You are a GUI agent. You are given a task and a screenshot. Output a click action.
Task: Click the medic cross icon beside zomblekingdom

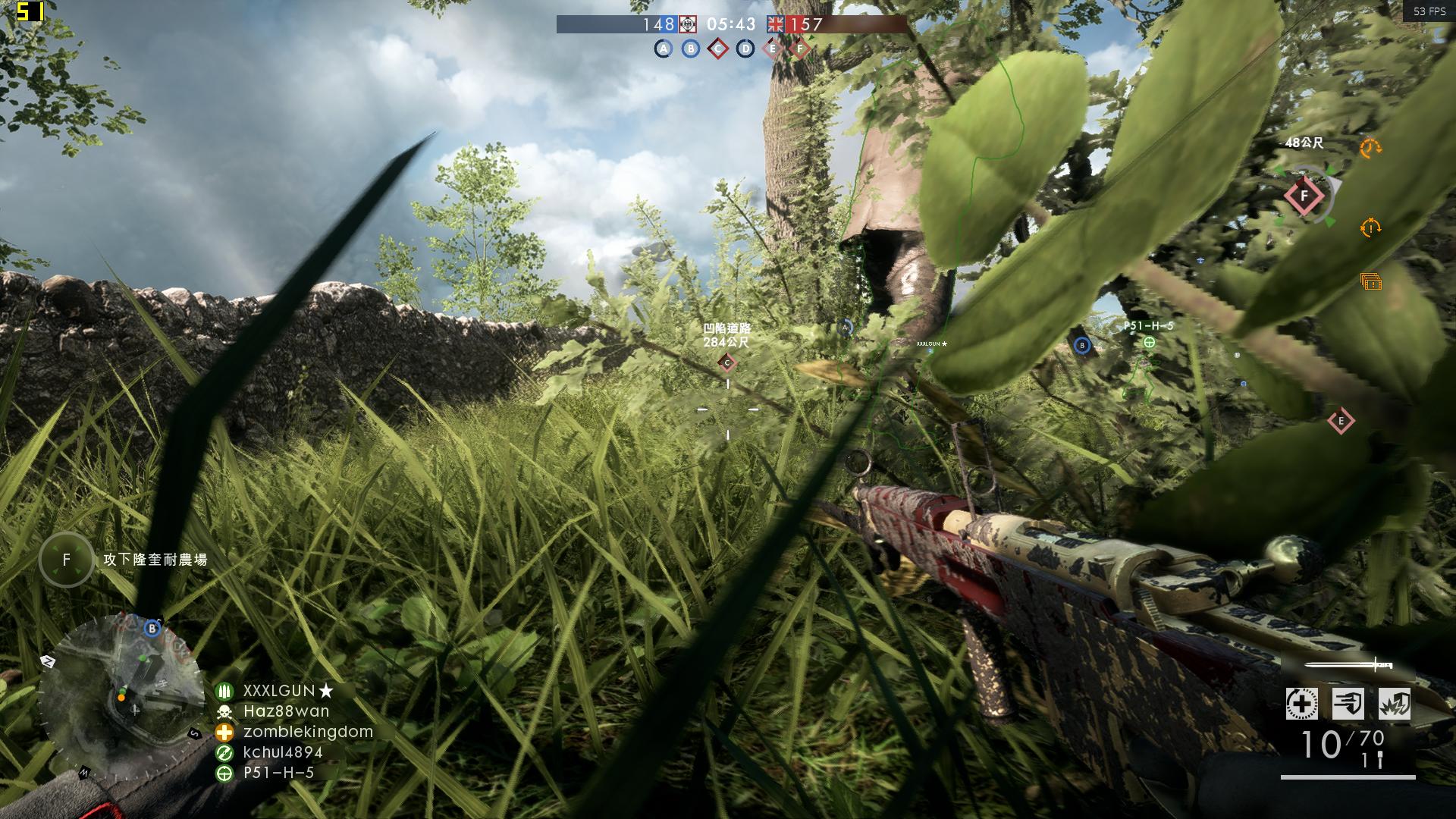click(225, 732)
